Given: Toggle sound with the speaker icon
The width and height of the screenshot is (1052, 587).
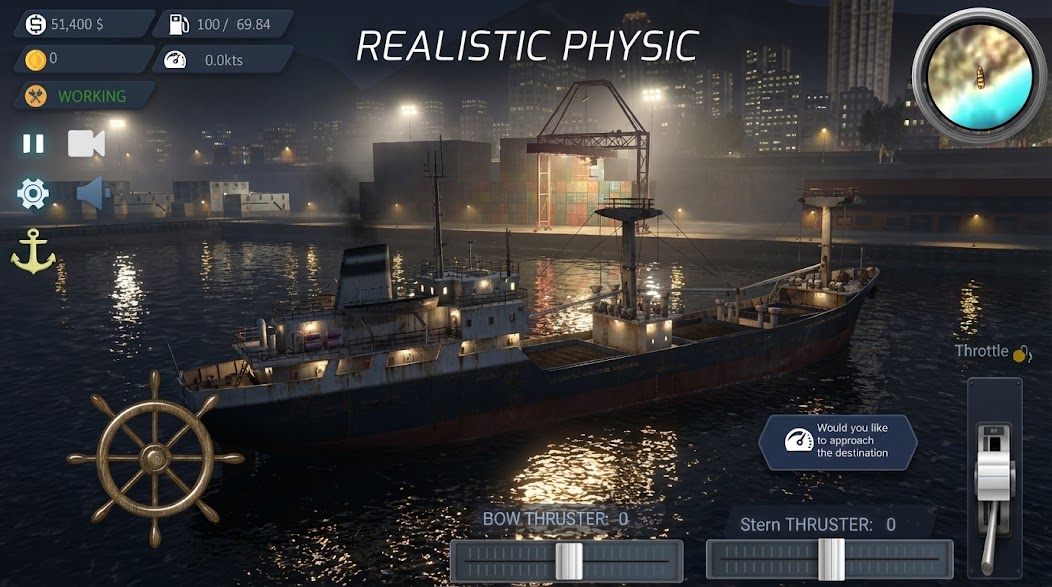Looking at the screenshot, I should tap(89, 194).
